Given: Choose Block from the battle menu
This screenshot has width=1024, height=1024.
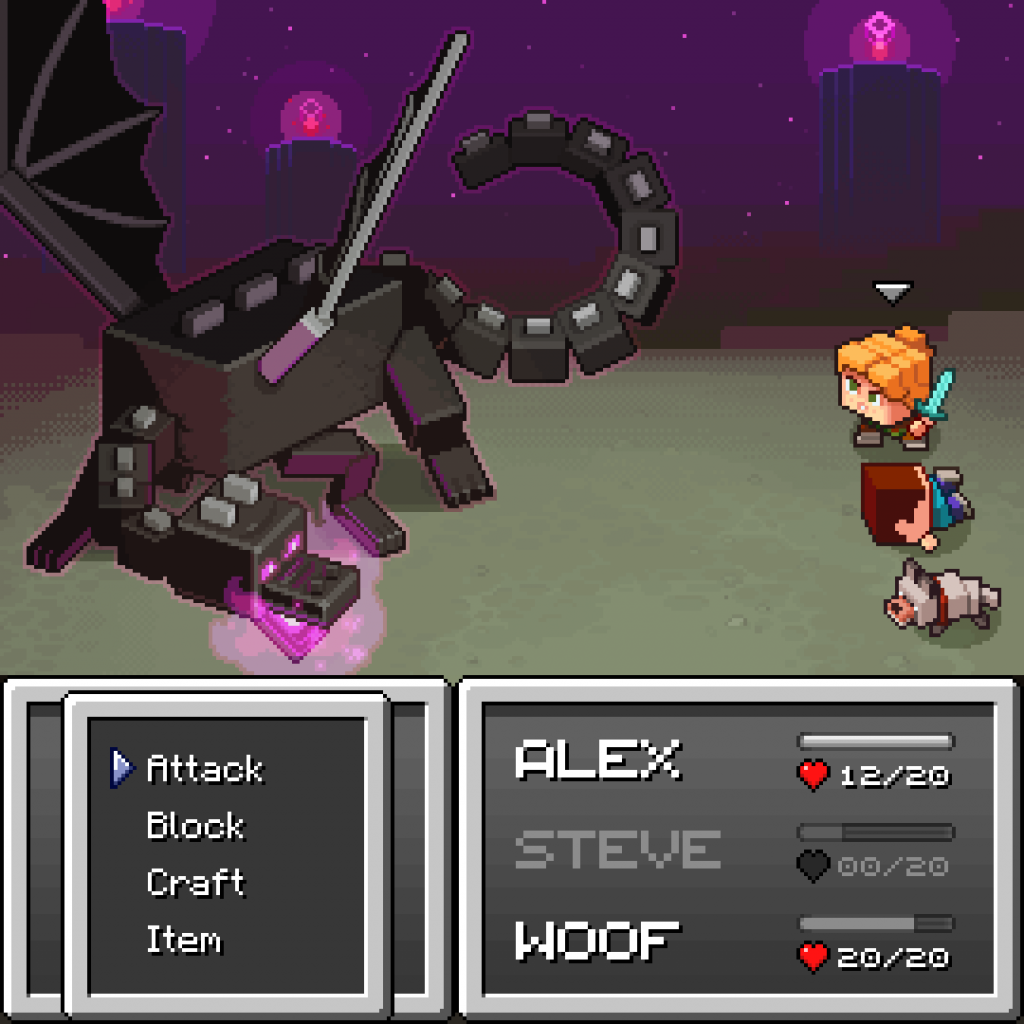Looking at the screenshot, I should point(195,826).
